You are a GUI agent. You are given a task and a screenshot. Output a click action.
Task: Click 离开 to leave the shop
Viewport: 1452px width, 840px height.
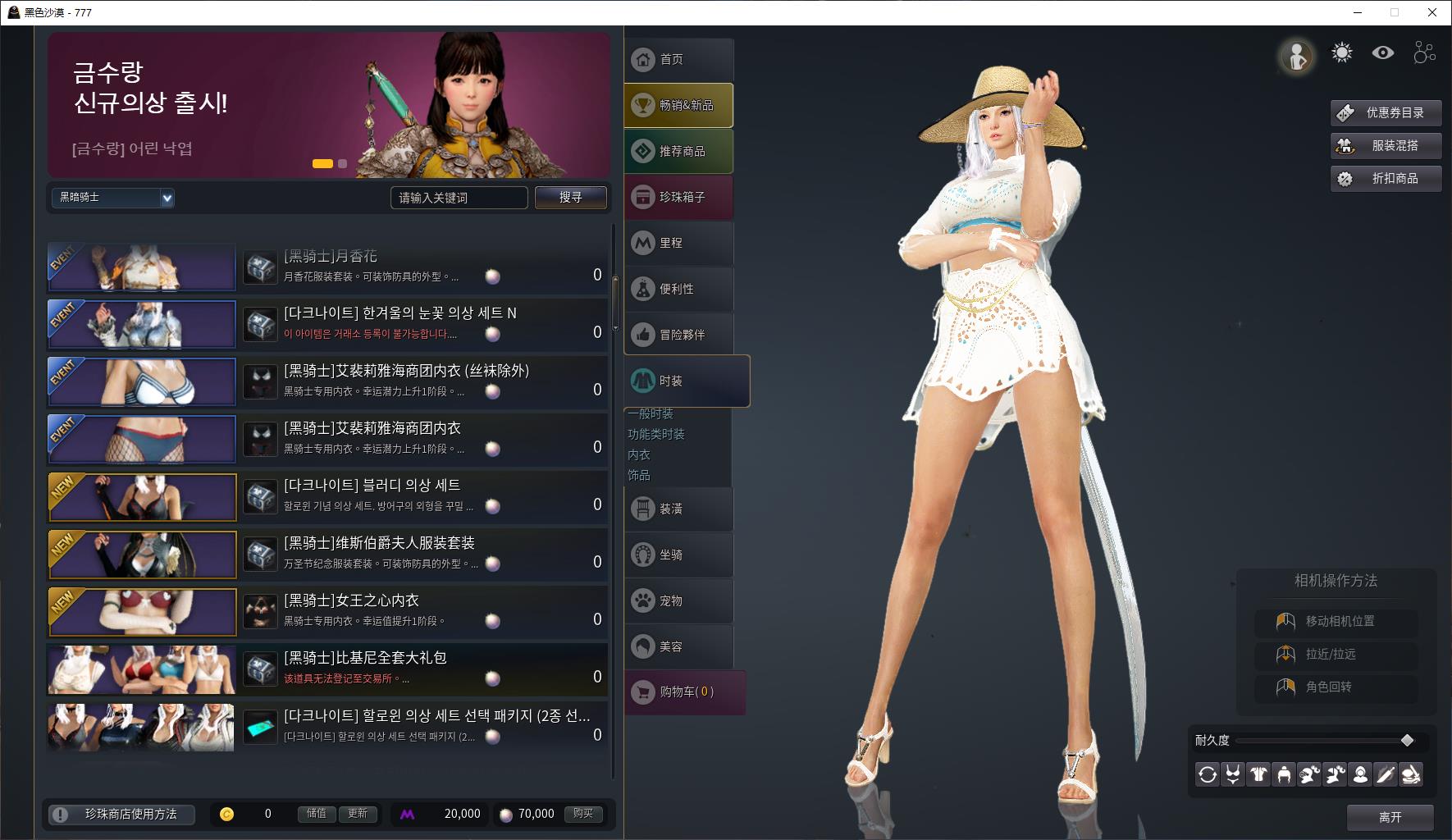click(1390, 817)
